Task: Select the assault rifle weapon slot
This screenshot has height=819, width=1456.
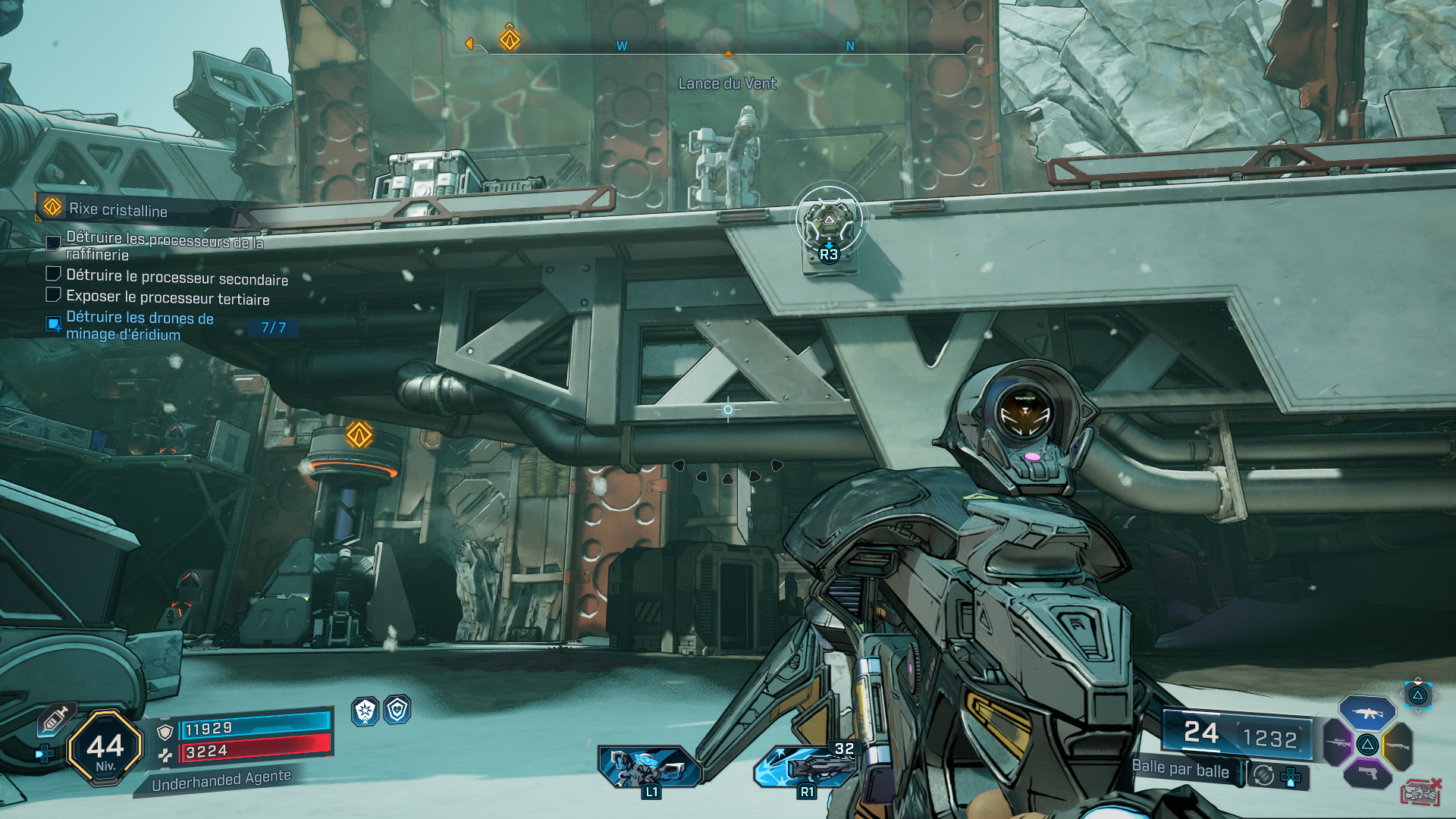Action: 1367,713
